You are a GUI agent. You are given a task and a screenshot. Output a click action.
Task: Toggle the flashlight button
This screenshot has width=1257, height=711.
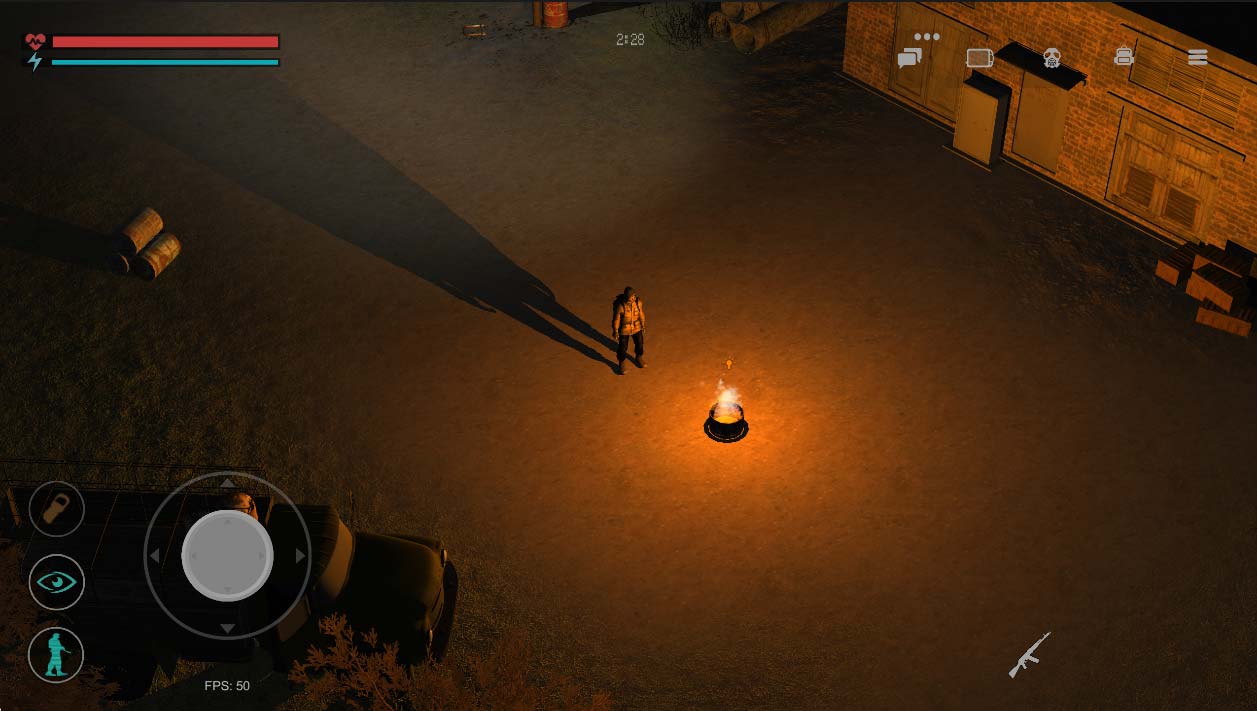56,509
